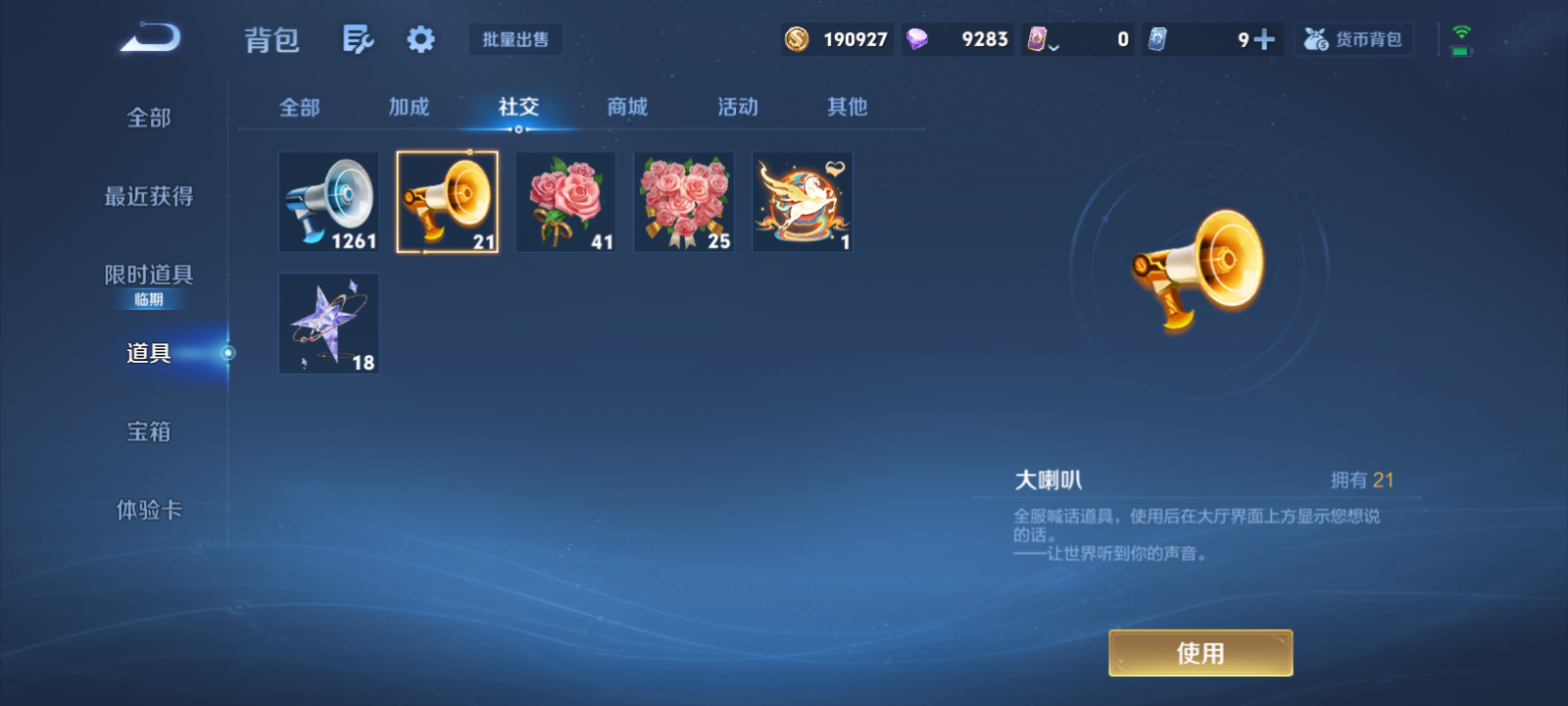Open the item management wrench icon
Viewport: 1568px width, 706px height.
click(358, 37)
